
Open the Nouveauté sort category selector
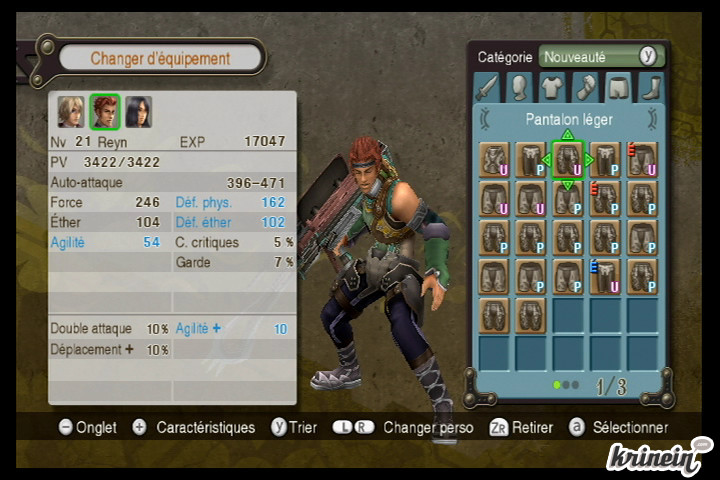pyautogui.click(x=600, y=57)
